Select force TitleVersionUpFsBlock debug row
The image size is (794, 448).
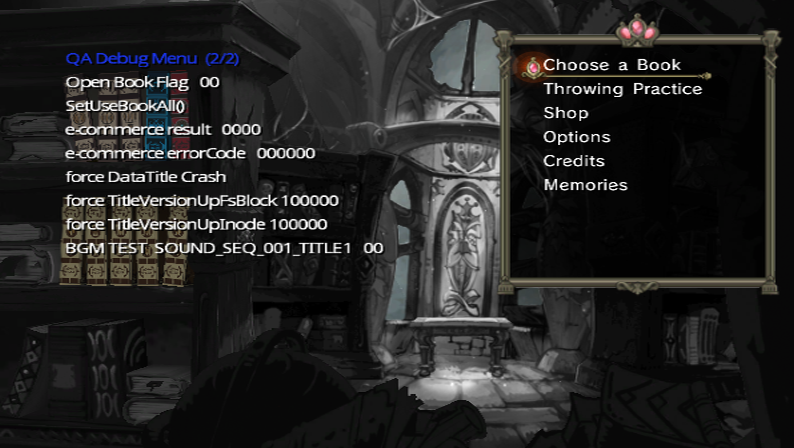point(202,201)
